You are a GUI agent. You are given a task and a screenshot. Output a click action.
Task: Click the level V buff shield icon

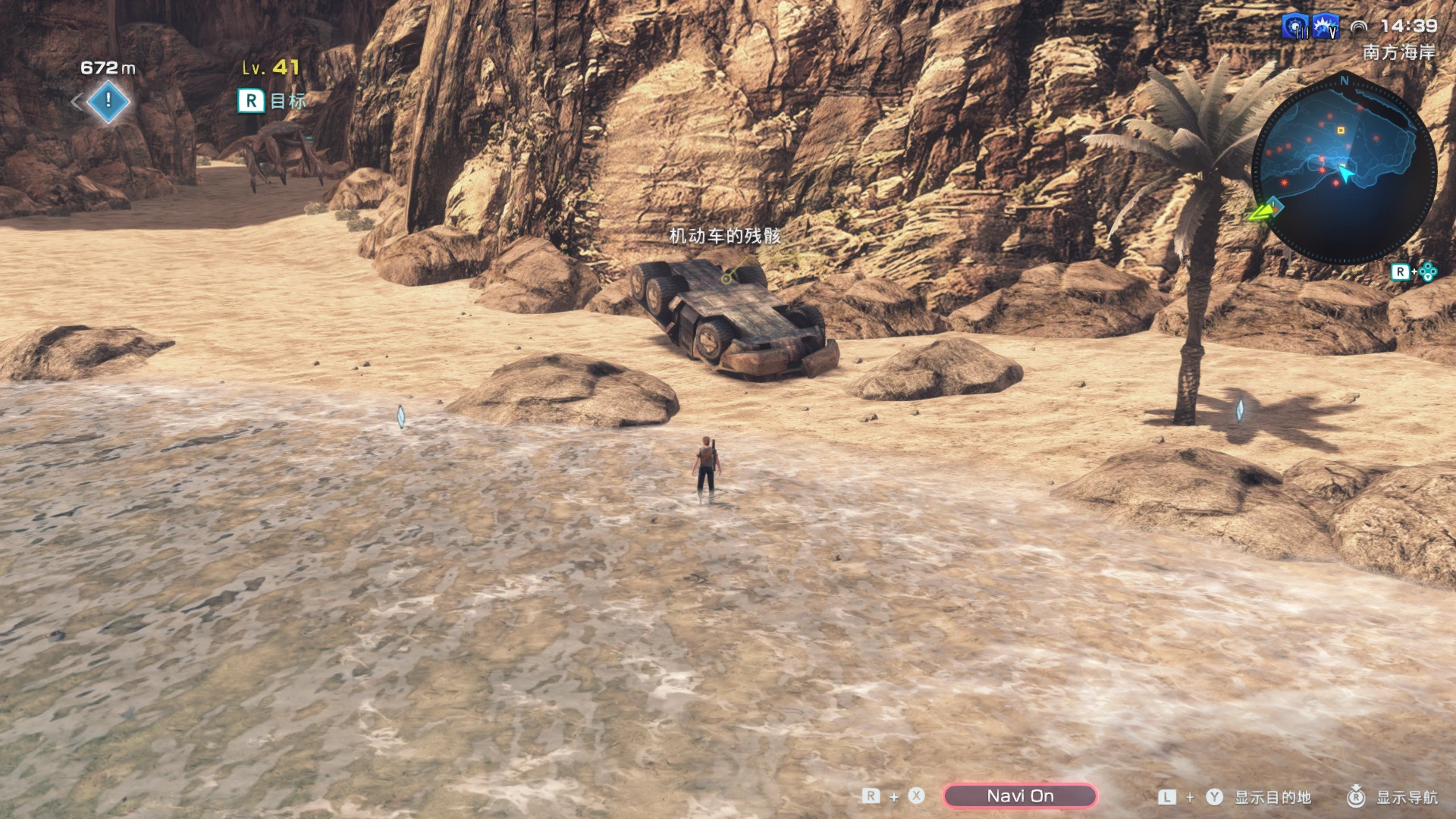[x=1325, y=25]
